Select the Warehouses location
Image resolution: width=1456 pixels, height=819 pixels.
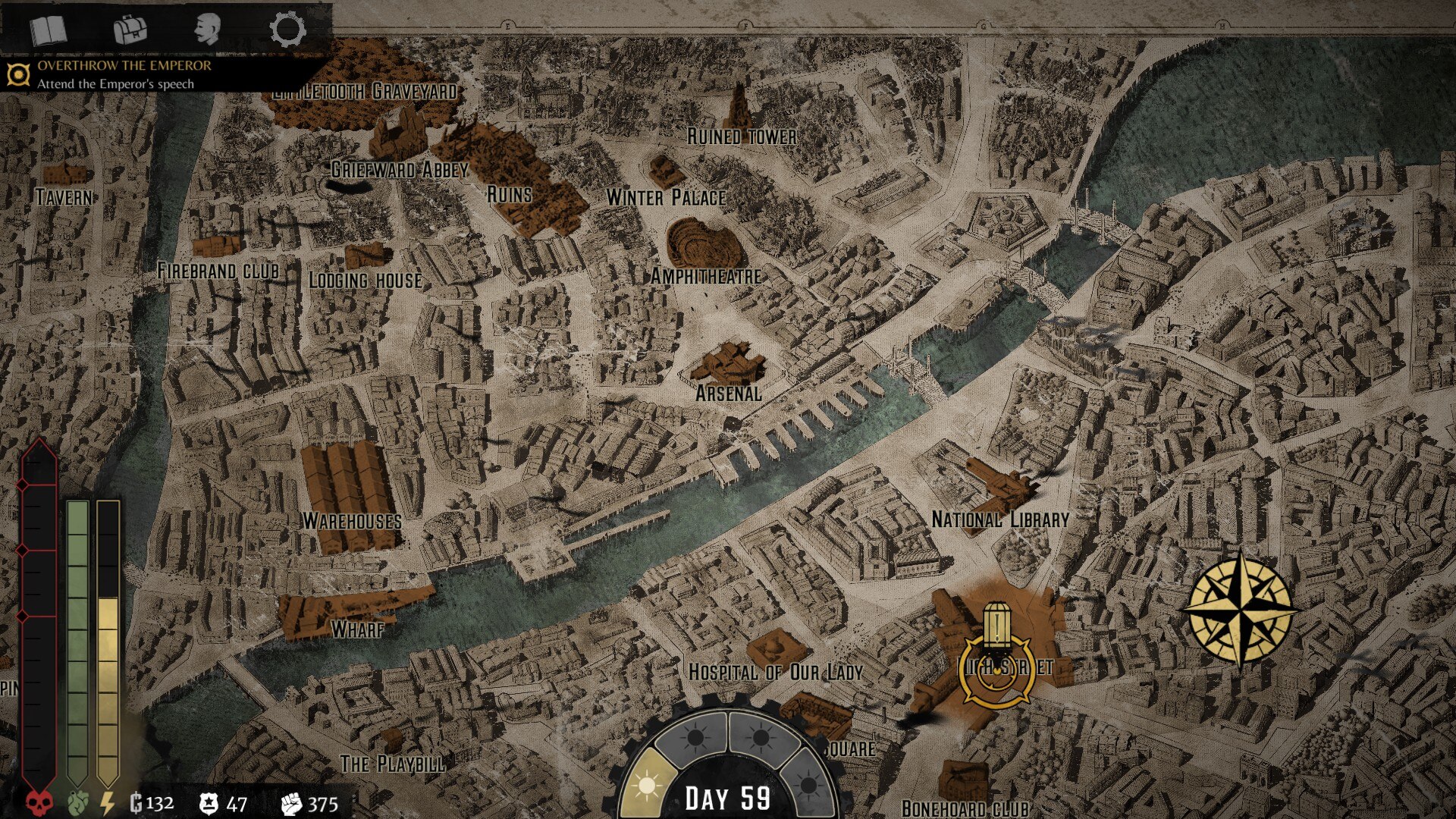[x=352, y=520]
